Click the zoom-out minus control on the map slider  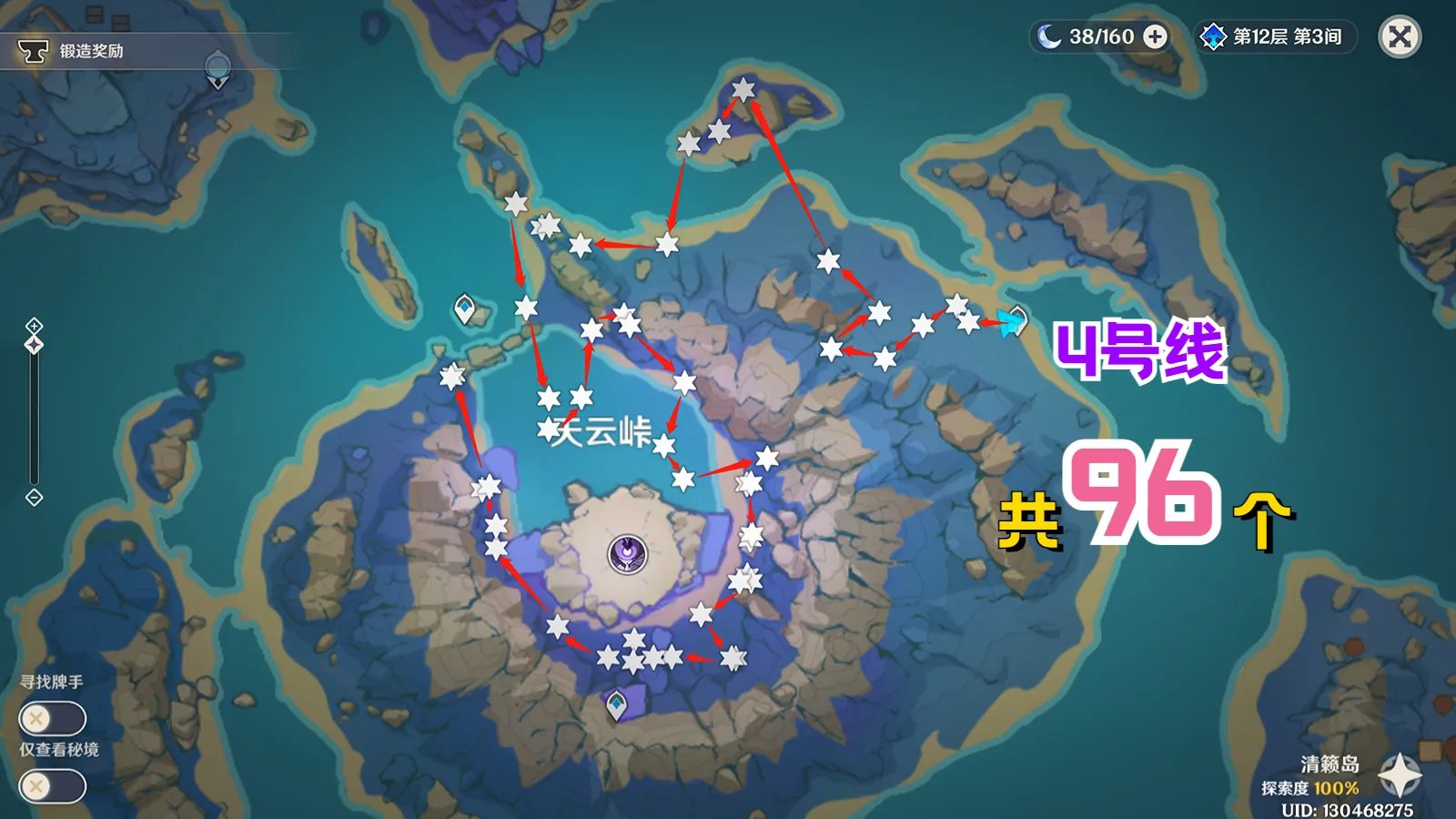coord(35,496)
